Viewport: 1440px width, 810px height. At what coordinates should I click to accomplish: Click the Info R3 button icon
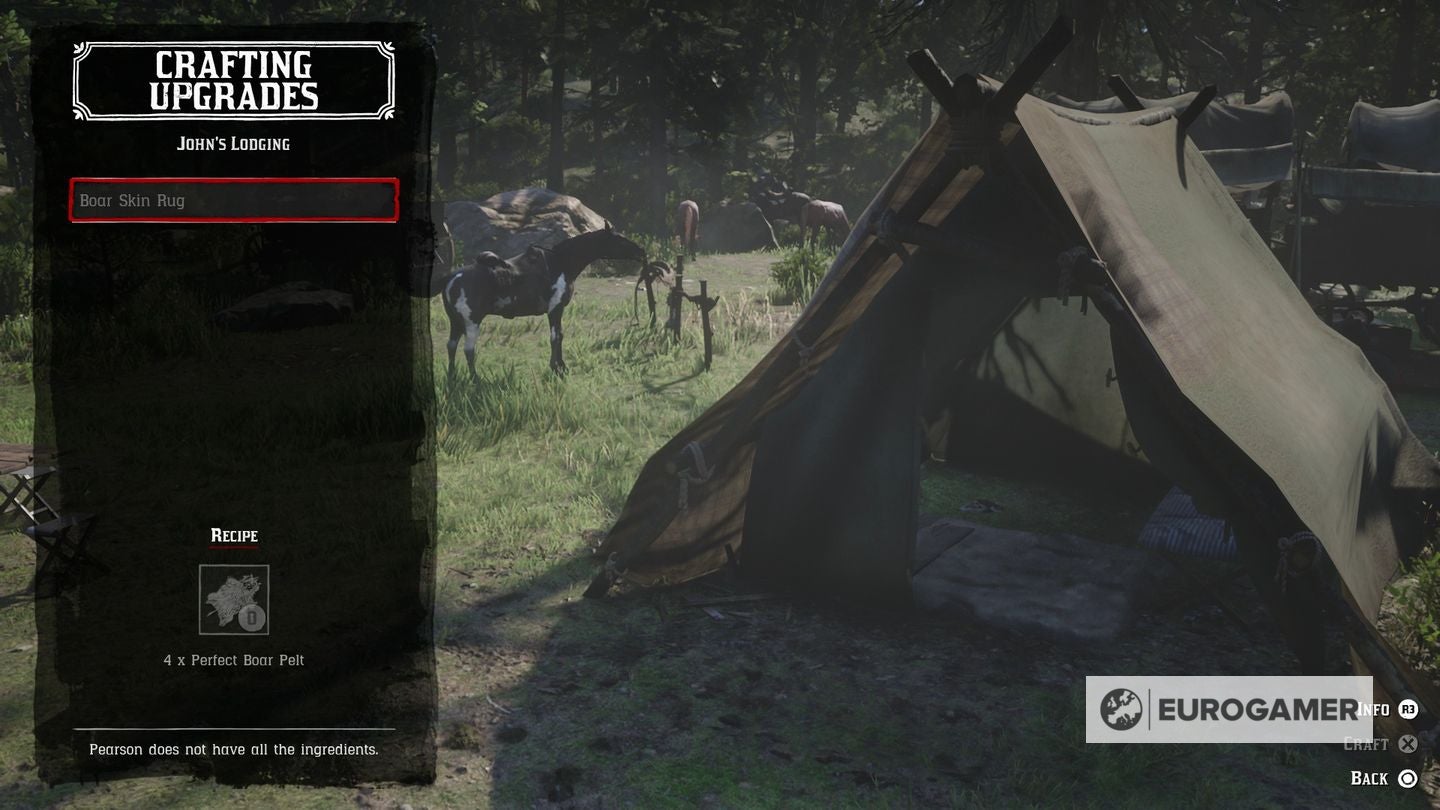click(x=1407, y=707)
